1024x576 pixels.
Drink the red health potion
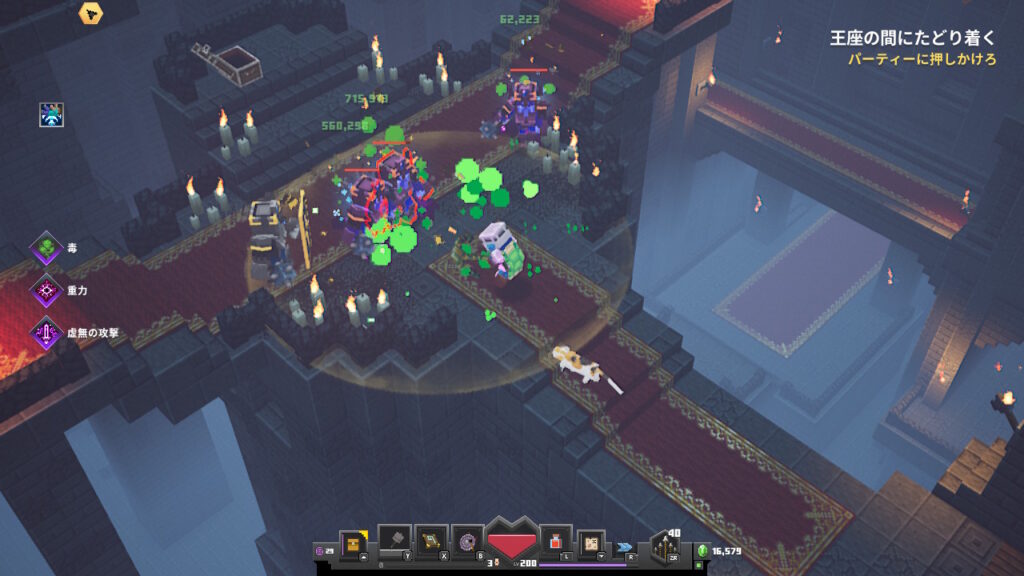(x=556, y=541)
